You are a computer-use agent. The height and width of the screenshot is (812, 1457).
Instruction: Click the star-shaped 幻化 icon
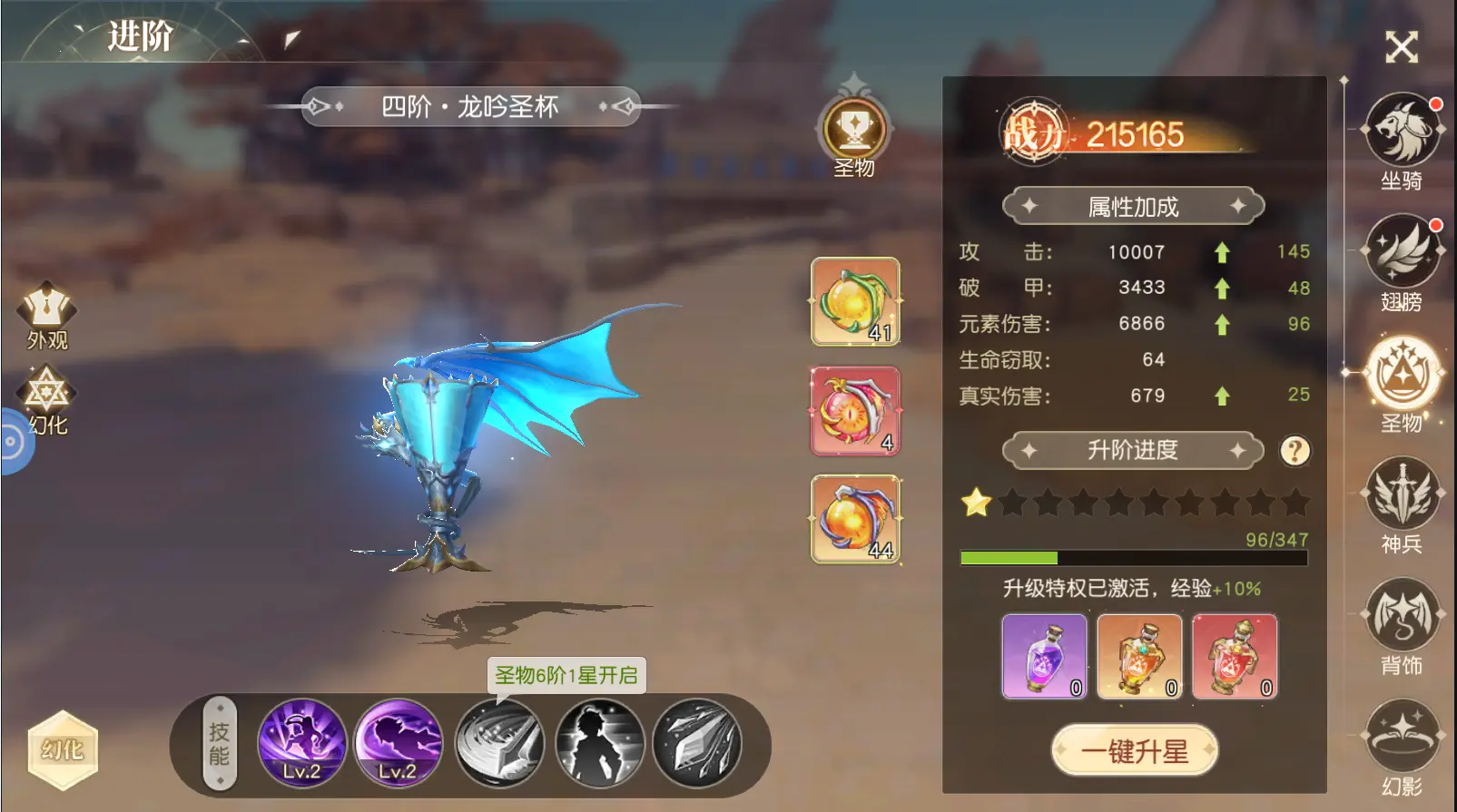tap(47, 399)
